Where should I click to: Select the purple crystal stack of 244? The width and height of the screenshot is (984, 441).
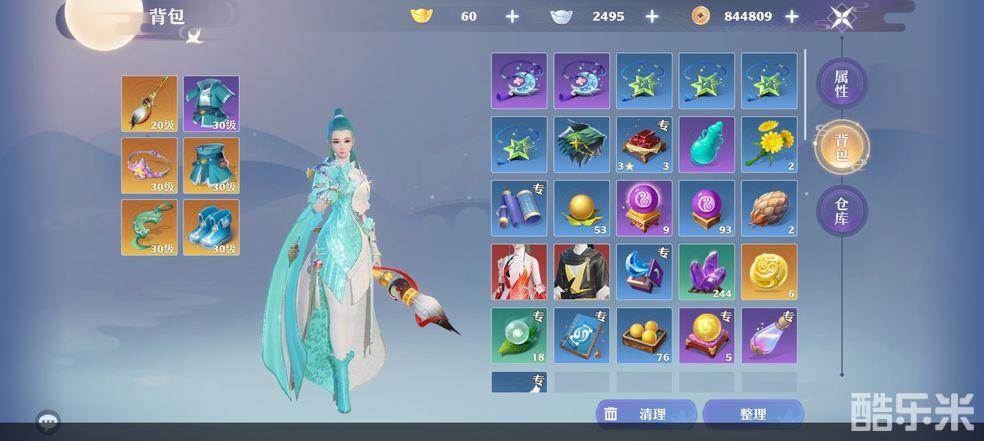click(707, 271)
